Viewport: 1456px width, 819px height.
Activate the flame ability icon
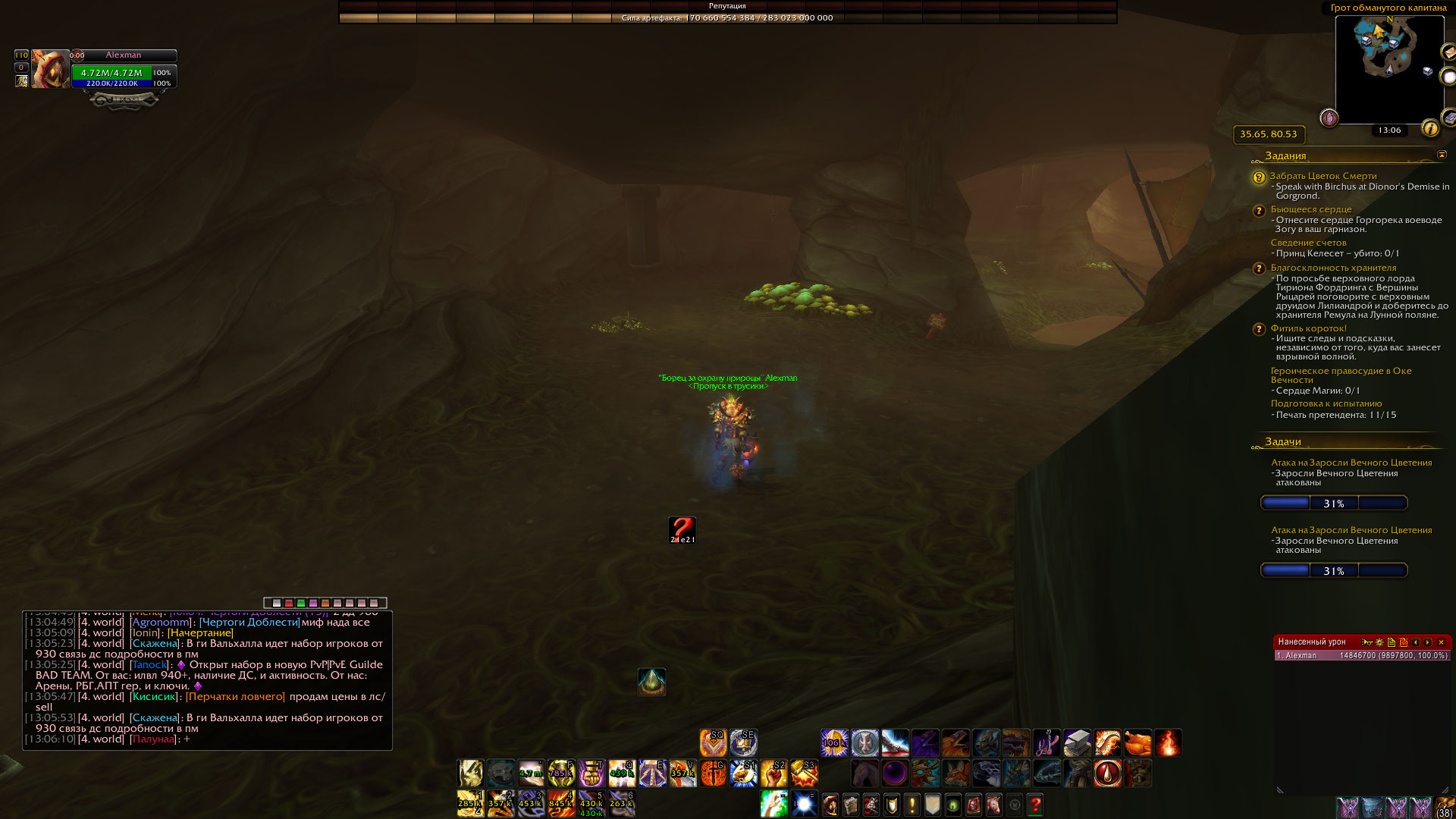pos(1168,743)
